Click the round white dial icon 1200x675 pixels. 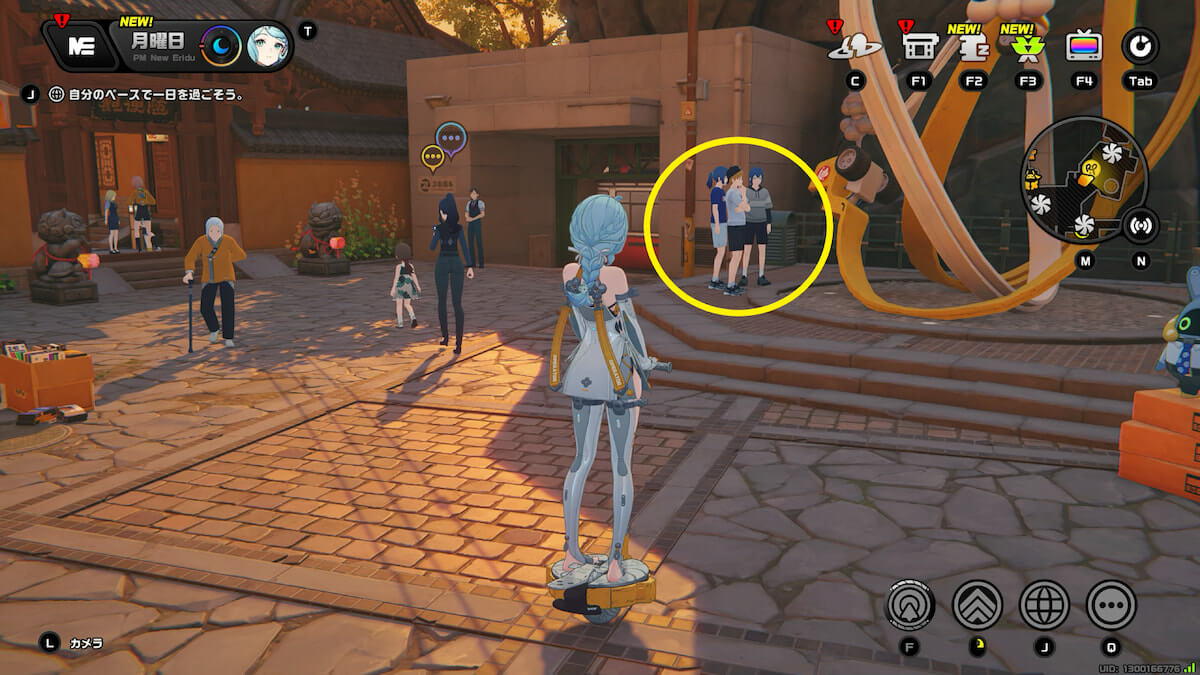click(1139, 45)
